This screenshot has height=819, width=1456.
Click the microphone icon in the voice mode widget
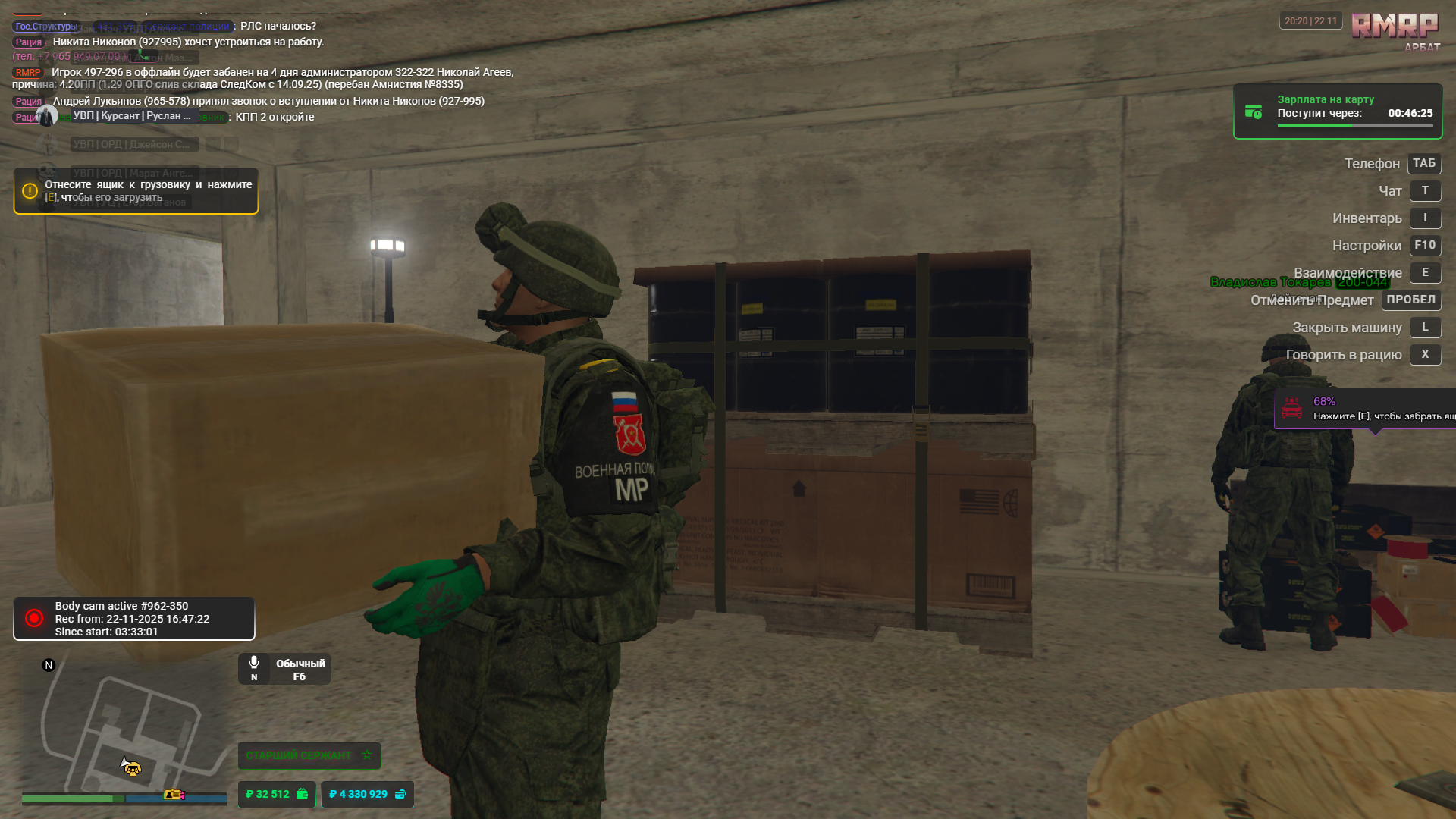click(x=254, y=661)
